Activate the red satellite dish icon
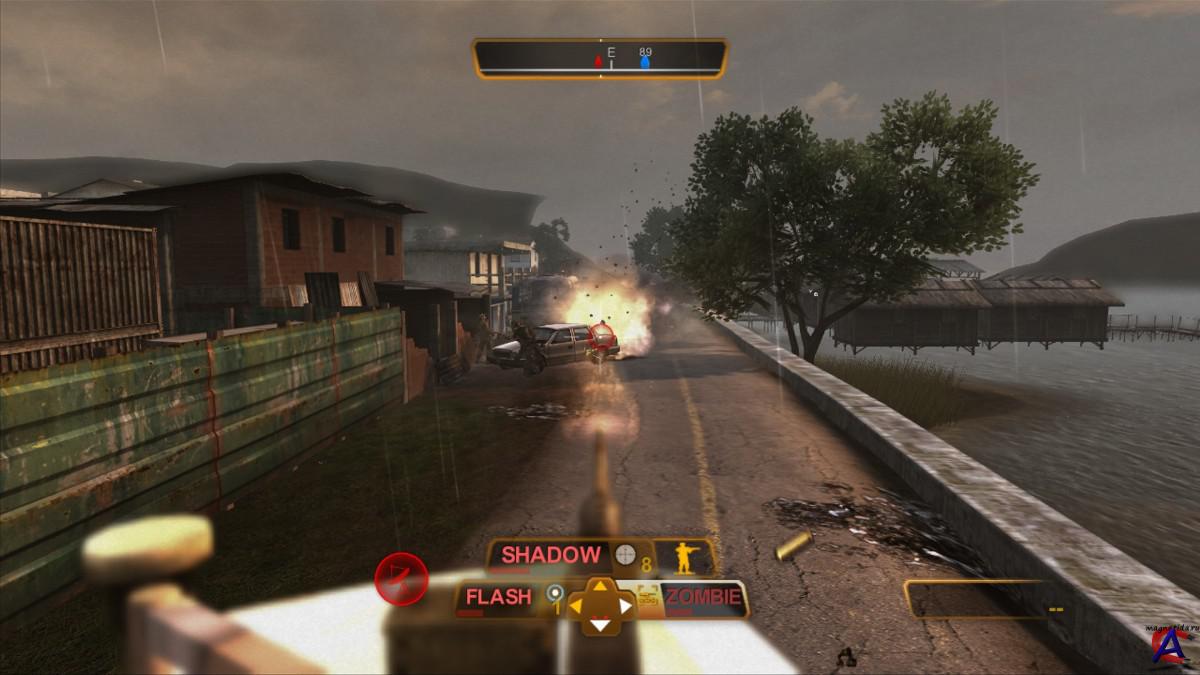Viewport: 1200px width, 675px height. point(401,579)
